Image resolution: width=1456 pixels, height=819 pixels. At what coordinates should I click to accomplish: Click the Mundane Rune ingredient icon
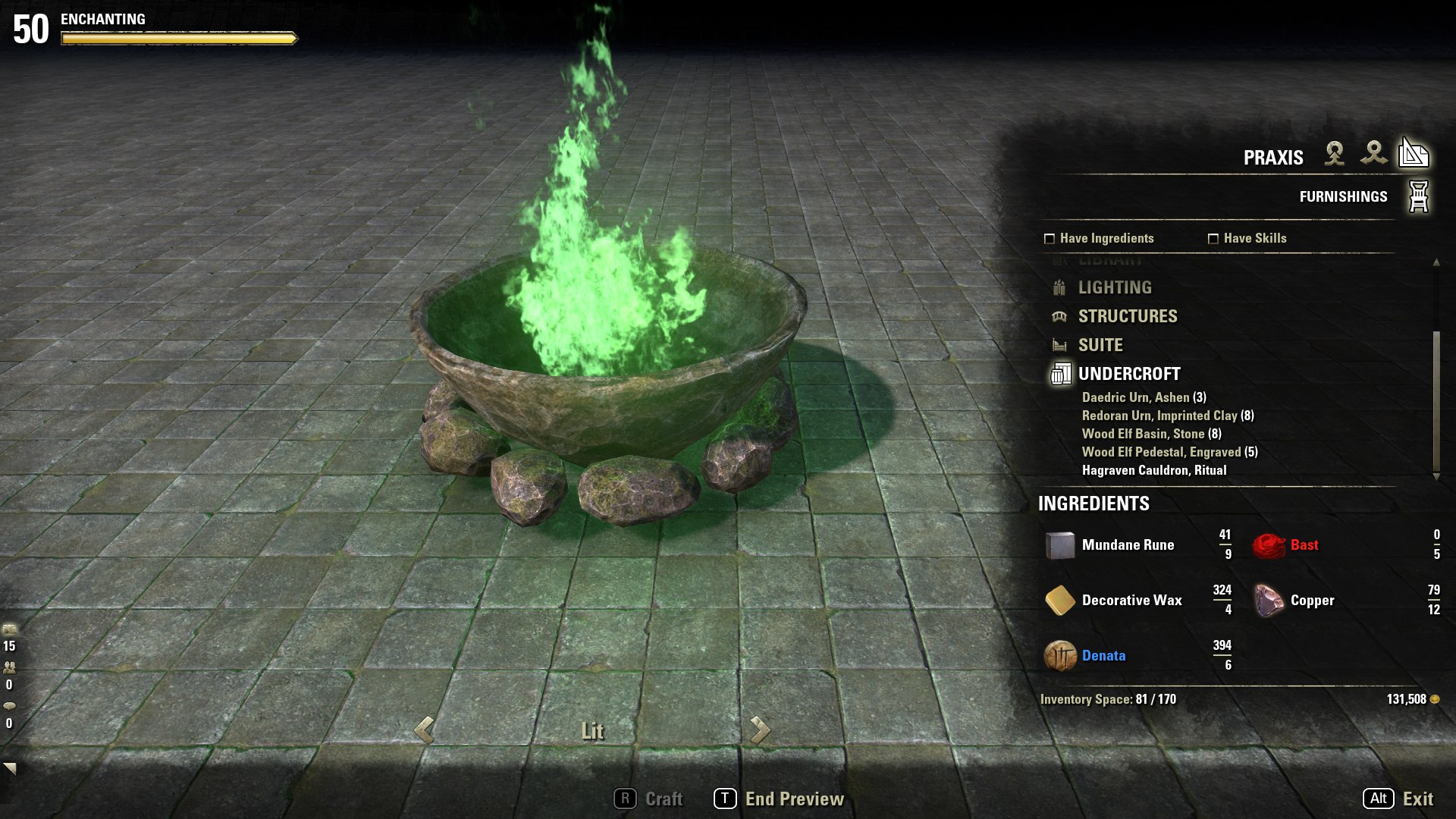[x=1061, y=544]
